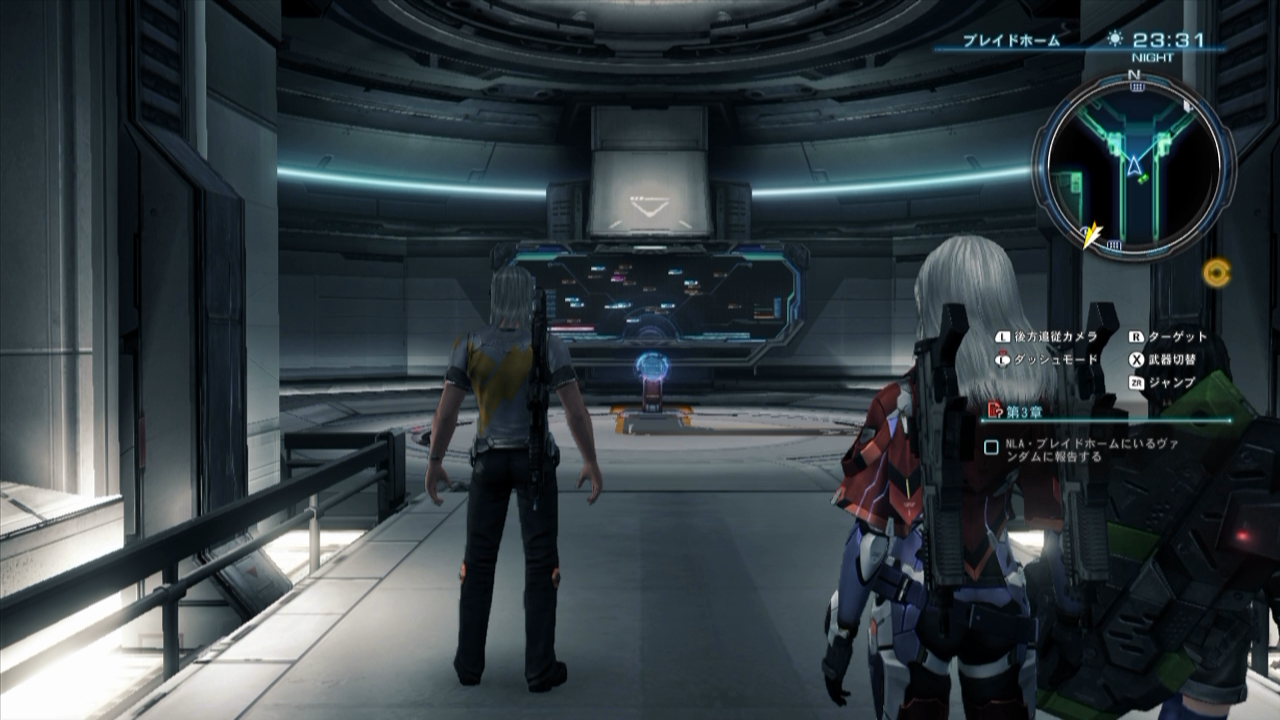Toggle the grid icon below the minimap
The width and height of the screenshot is (1280, 720).
click(x=1112, y=245)
